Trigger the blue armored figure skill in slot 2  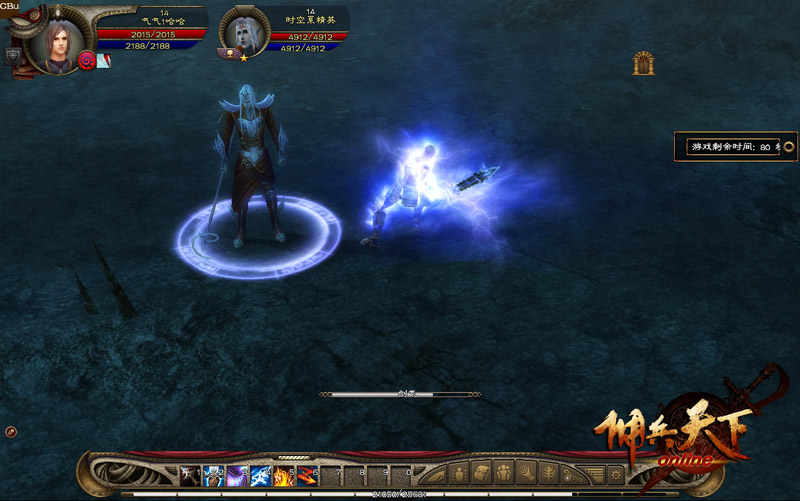click(213, 474)
